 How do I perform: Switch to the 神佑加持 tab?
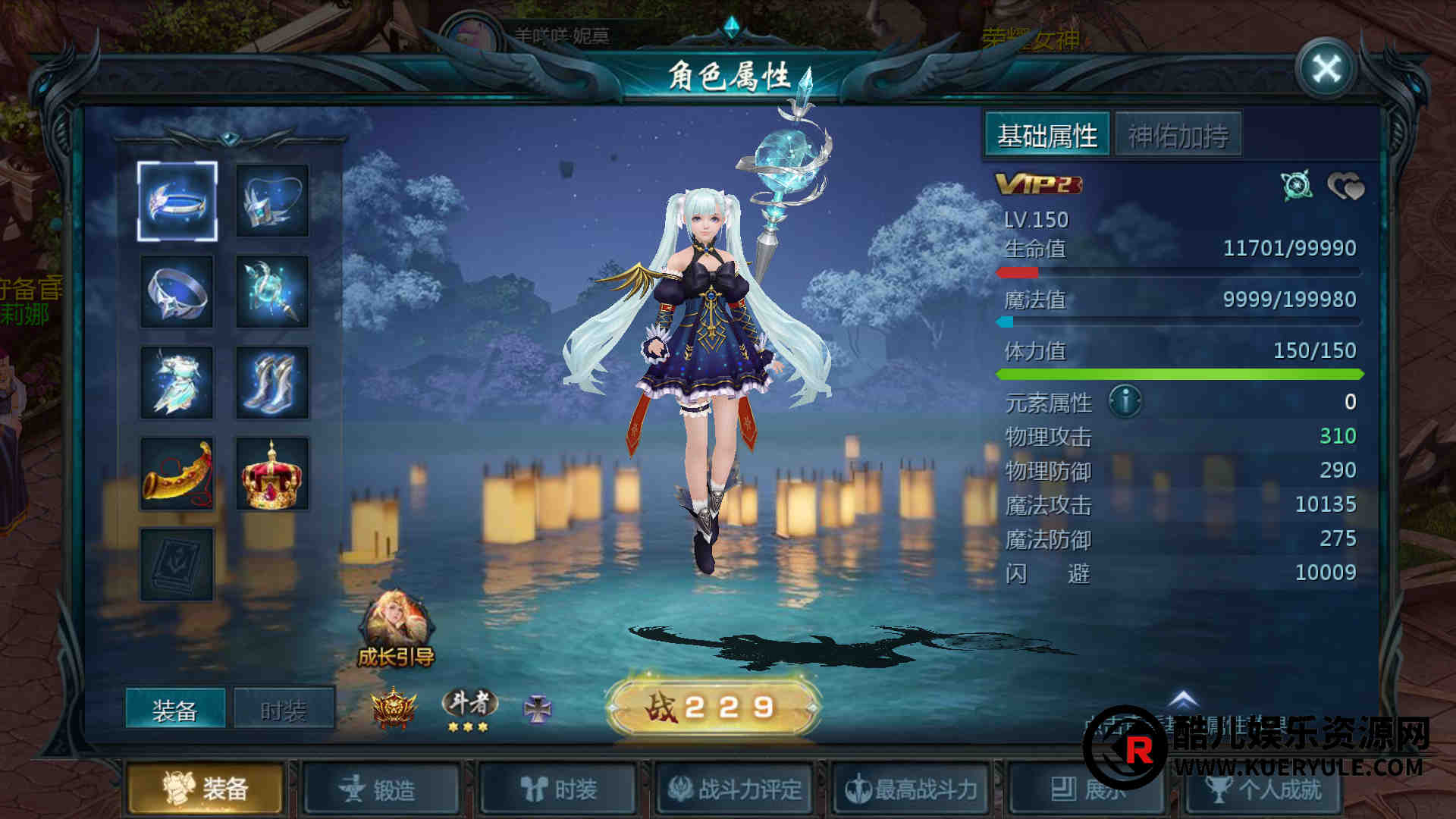1178,136
